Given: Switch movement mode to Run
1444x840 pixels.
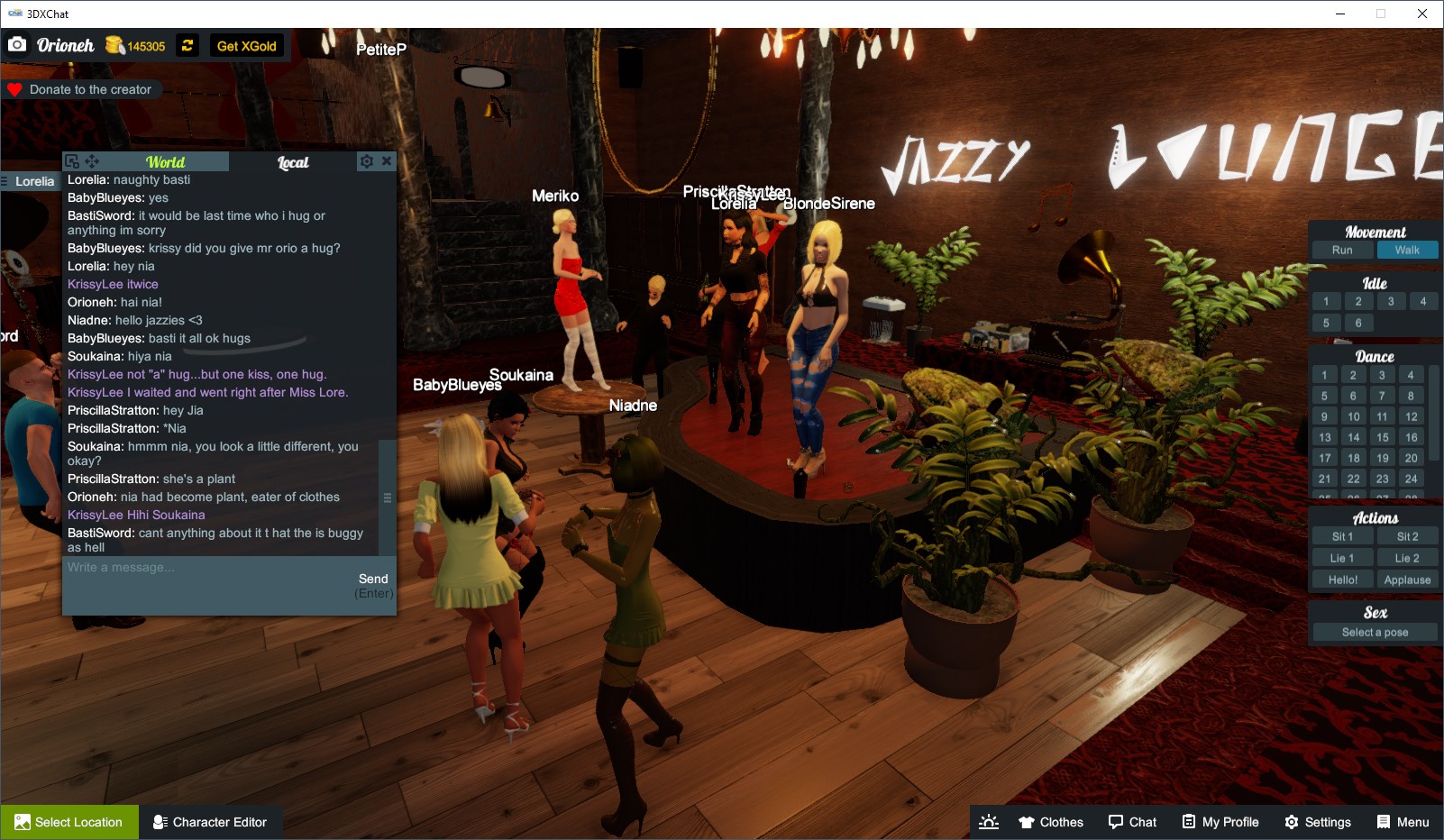Looking at the screenshot, I should 1342,250.
